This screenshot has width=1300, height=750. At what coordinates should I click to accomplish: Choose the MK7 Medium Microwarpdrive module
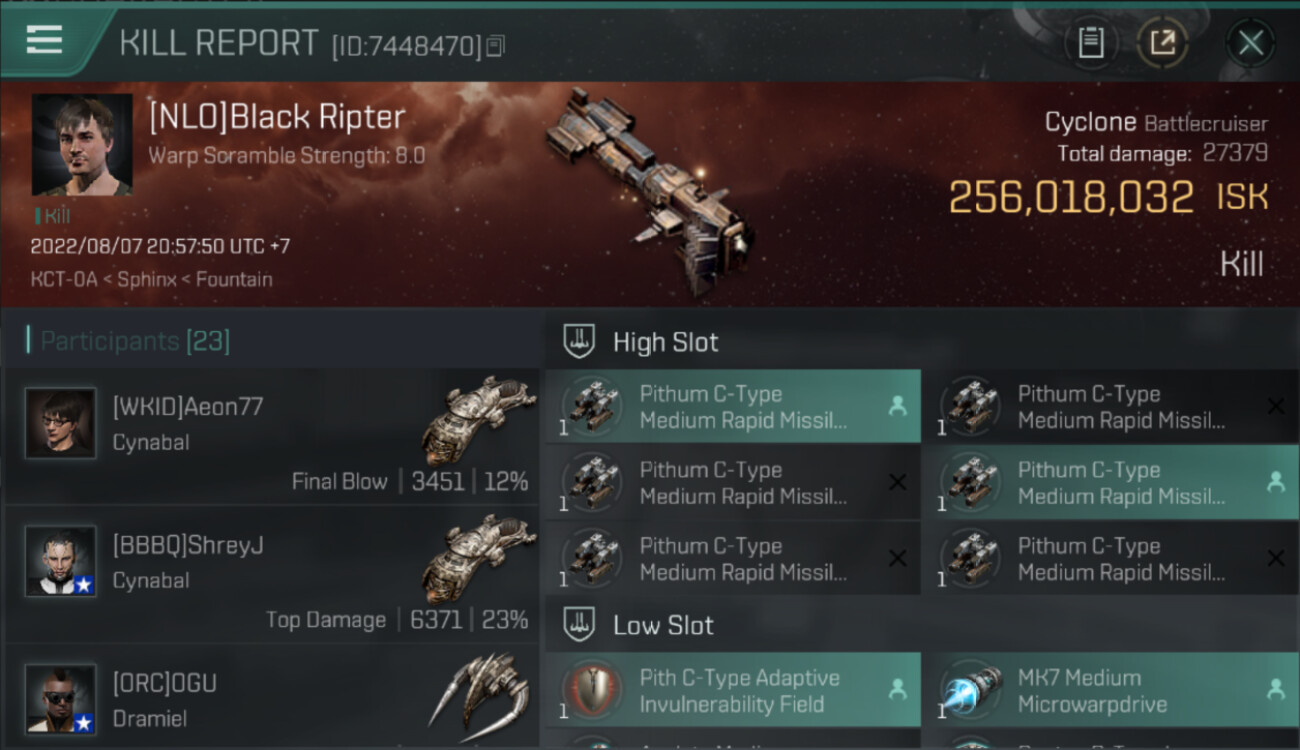[x=1110, y=690]
